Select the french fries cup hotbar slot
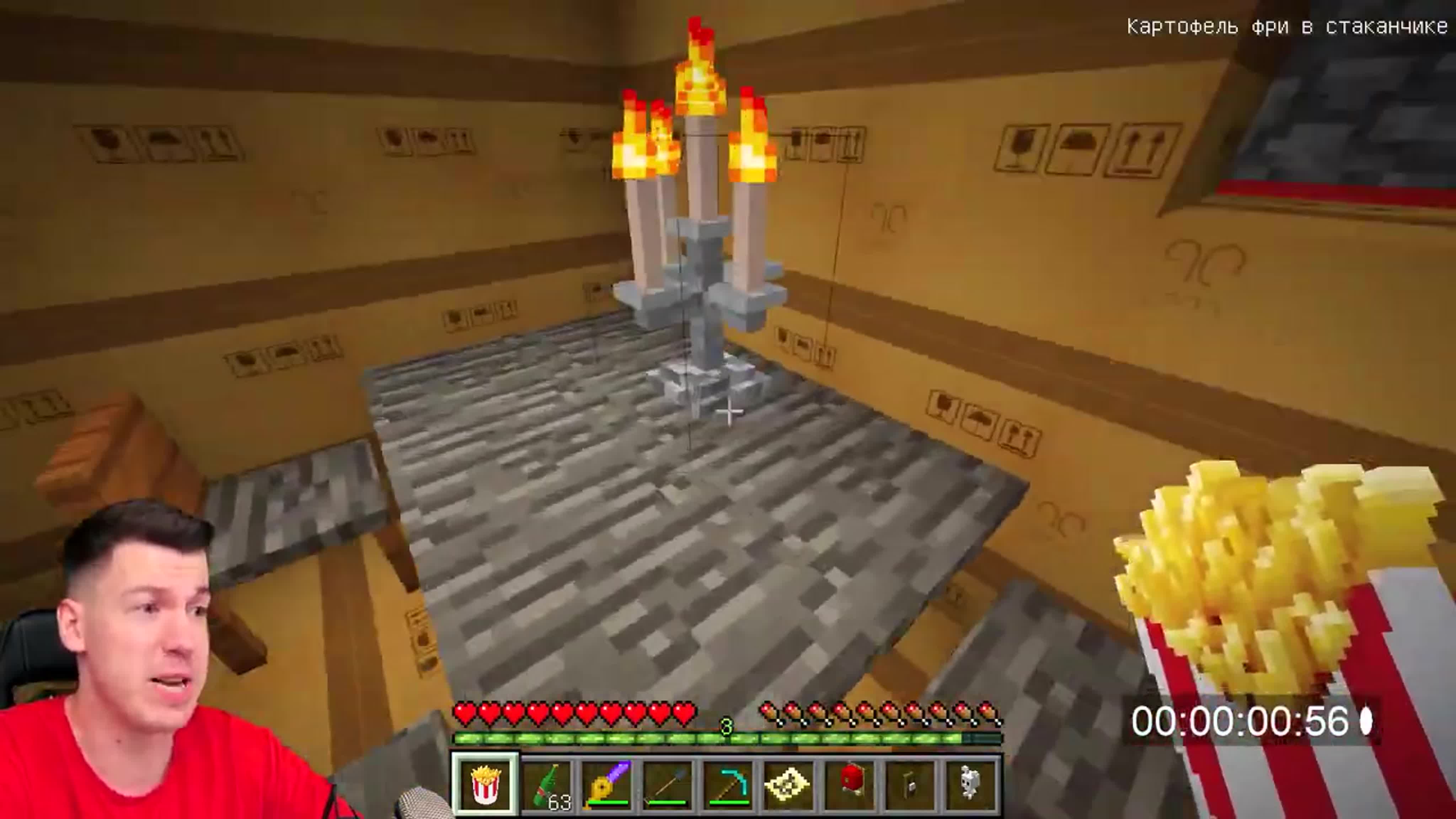The height and width of the screenshot is (819, 1456). point(485,785)
